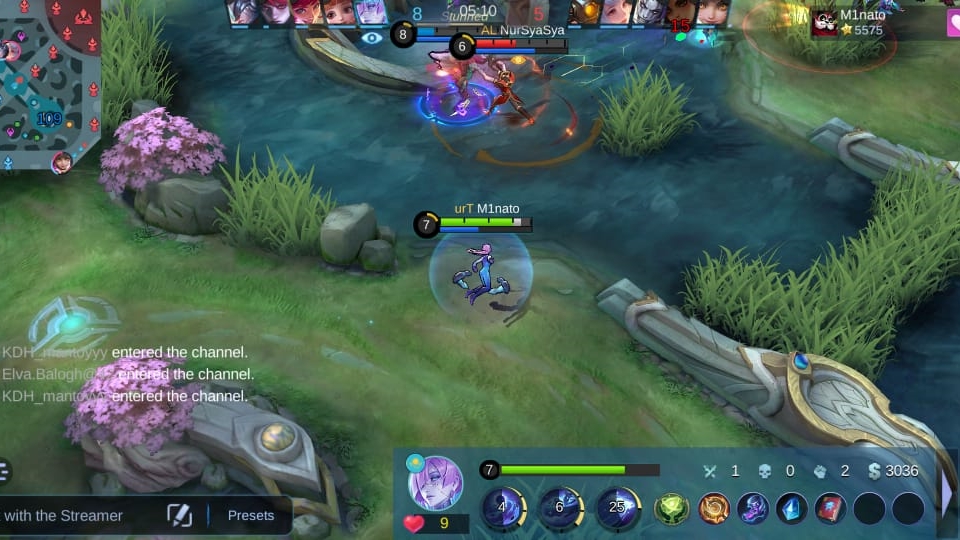View the first skill icon showing 4
The image size is (960, 540).
(x=503, y=508)
